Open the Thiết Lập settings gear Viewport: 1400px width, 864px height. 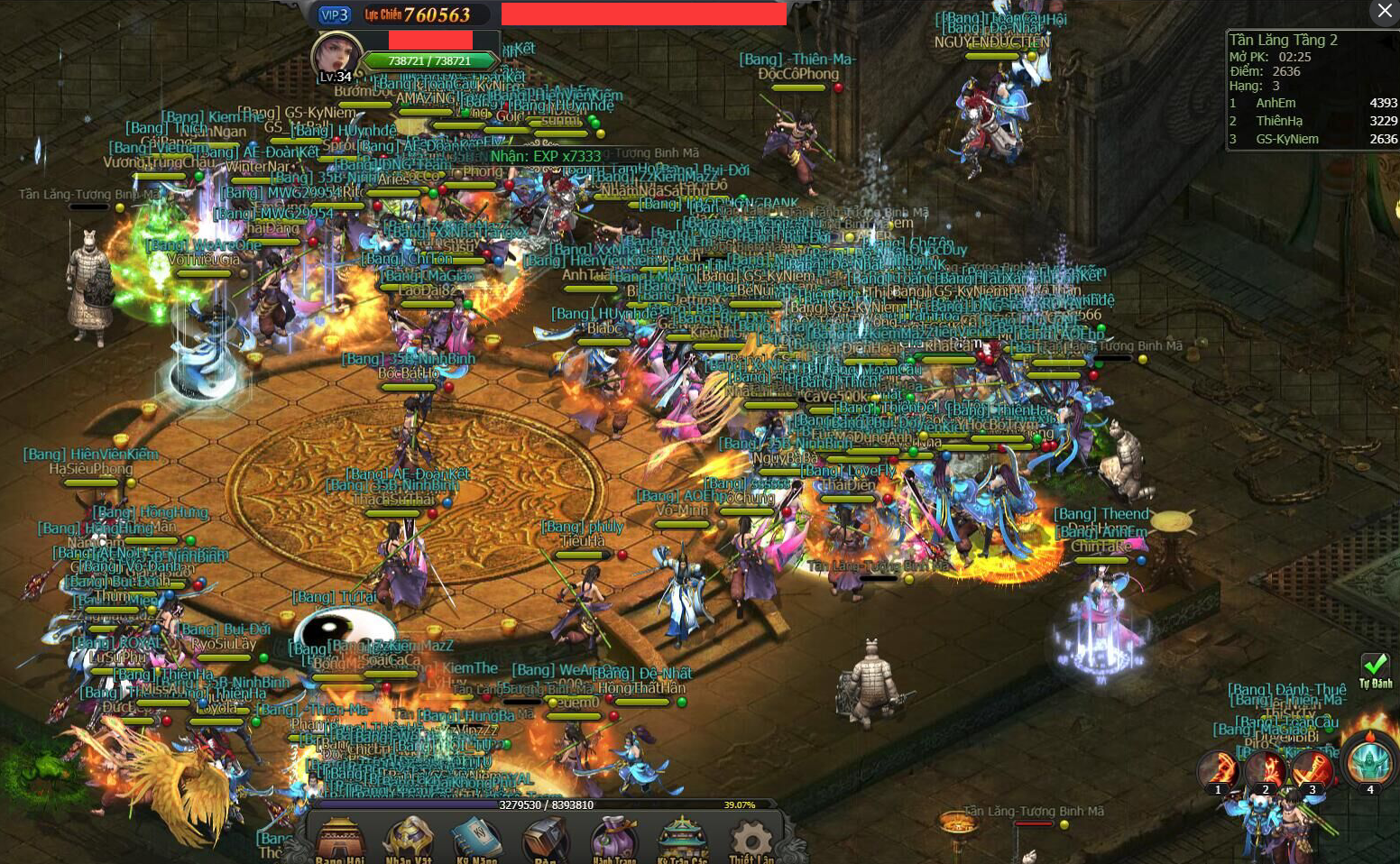pyautogui.click(x=751, y=839)
